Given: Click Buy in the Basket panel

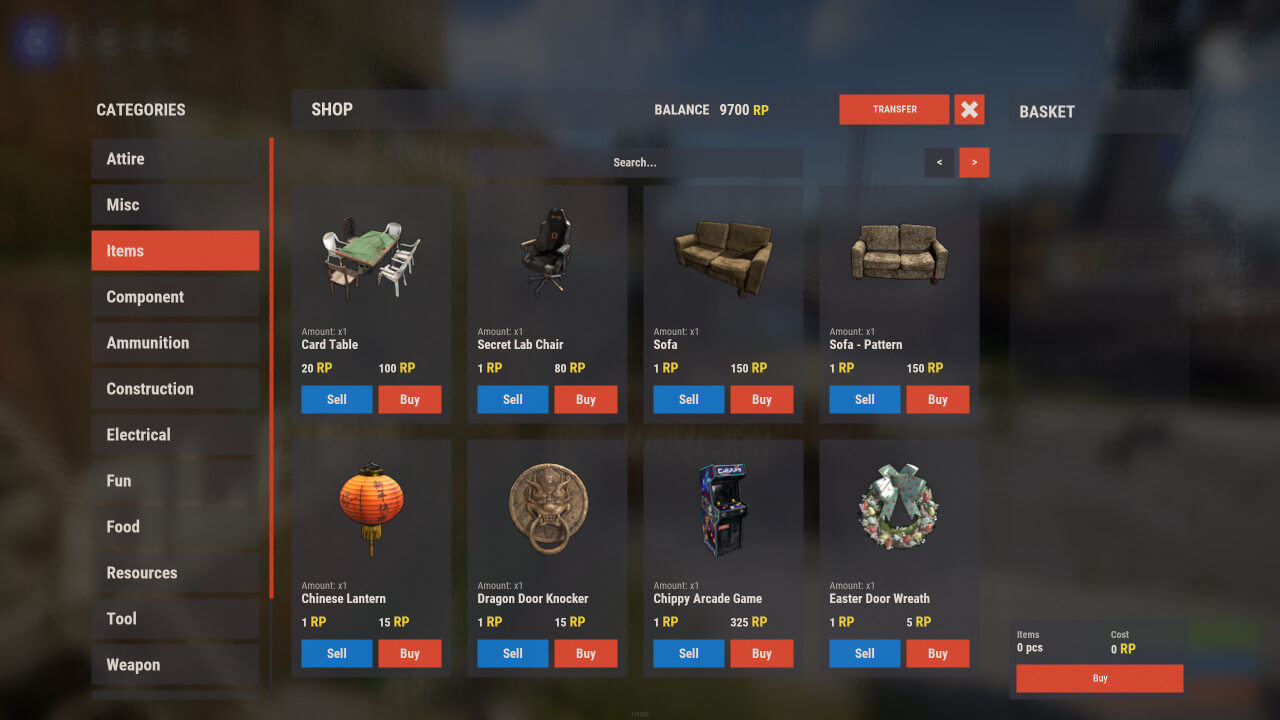Looking at the screenshot, I should [1098, 678].
